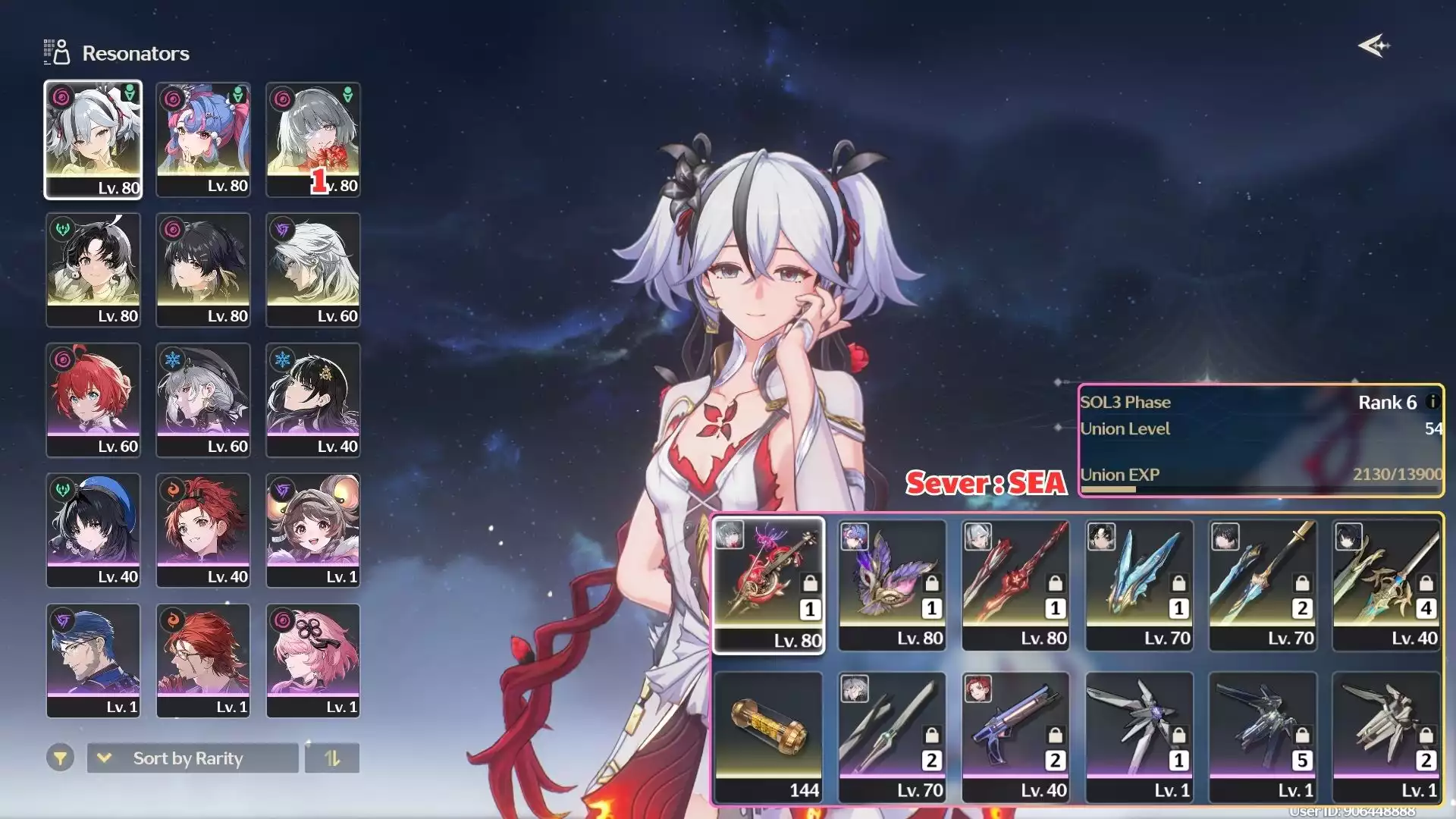Select the silver twin-tailed Lv. 80 resonator portrait
Screen dimensions: 1456x819
93,140
